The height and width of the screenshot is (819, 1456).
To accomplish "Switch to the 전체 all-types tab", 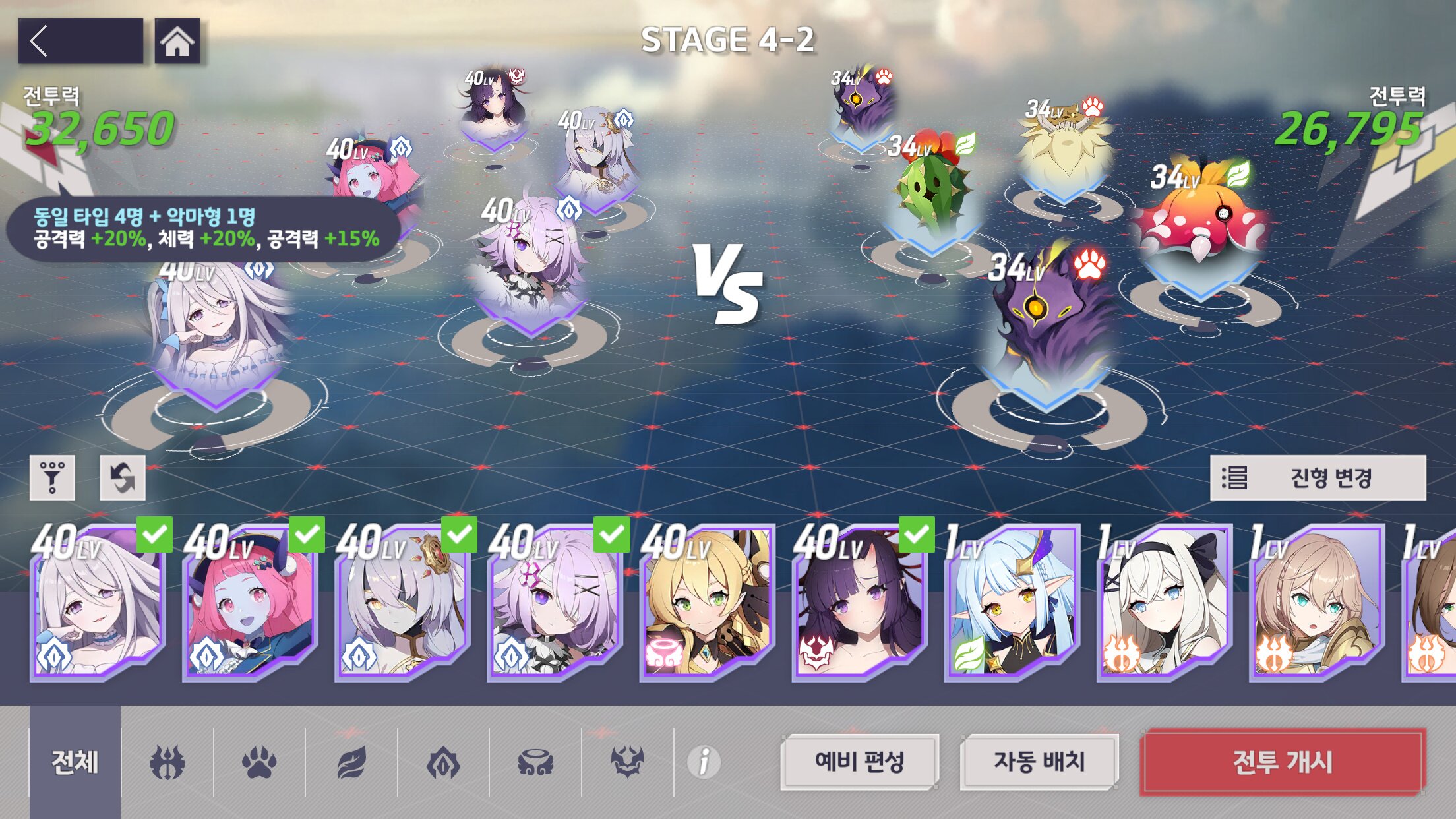I will pyautogui.click(x=75, y=762).
